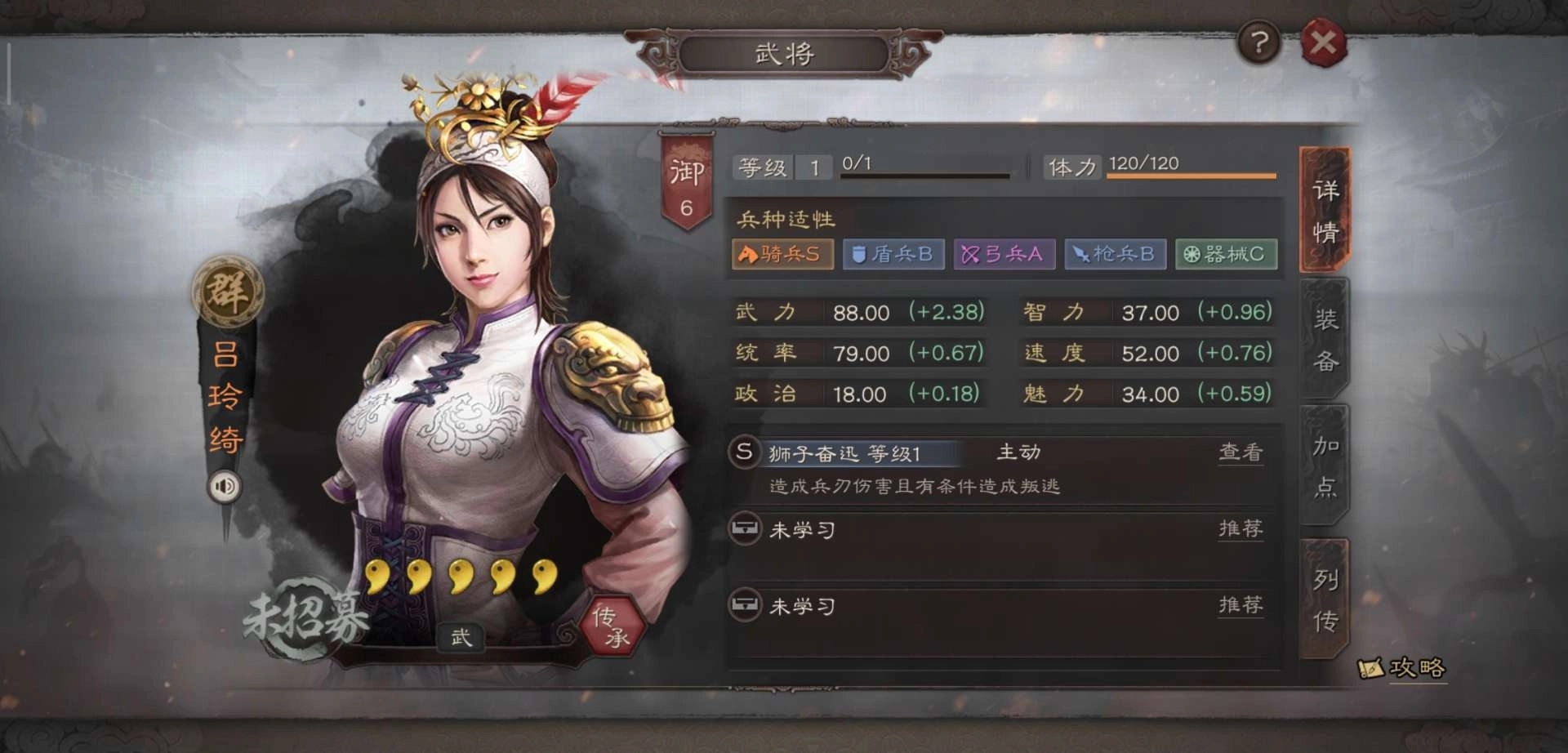Select the 骑兵S cavalry aptitude badge
This screenshot has width=1568, height=753.
pos(782,254)
